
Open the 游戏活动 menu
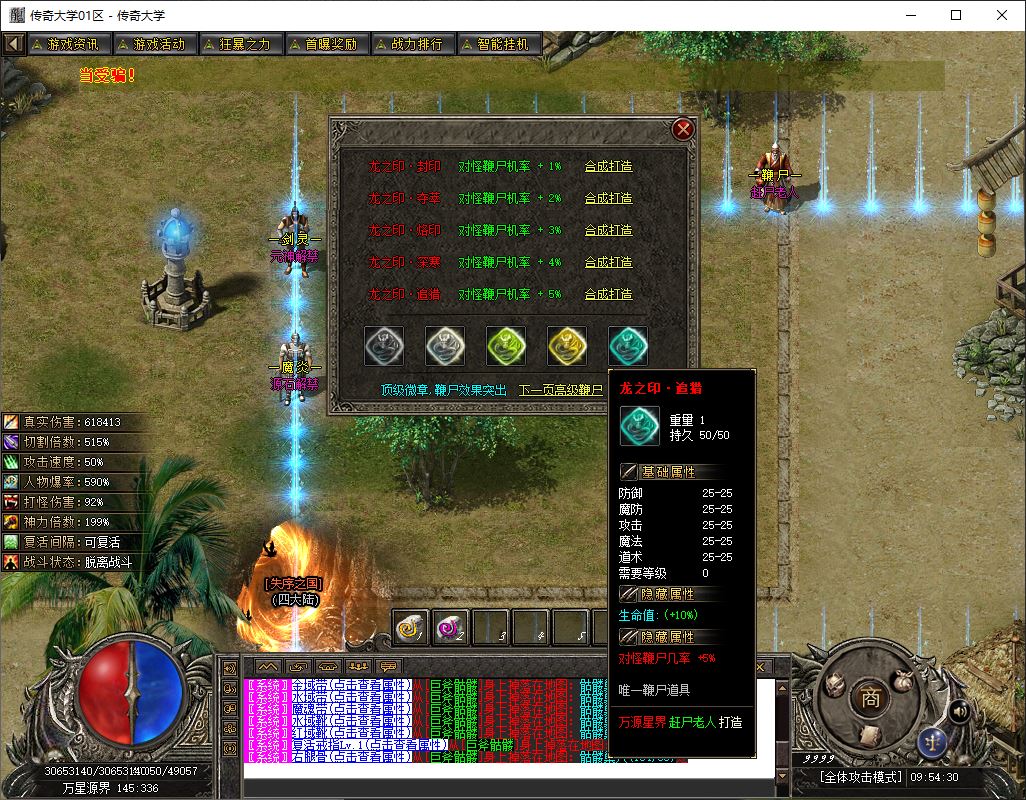coord(153,44)
